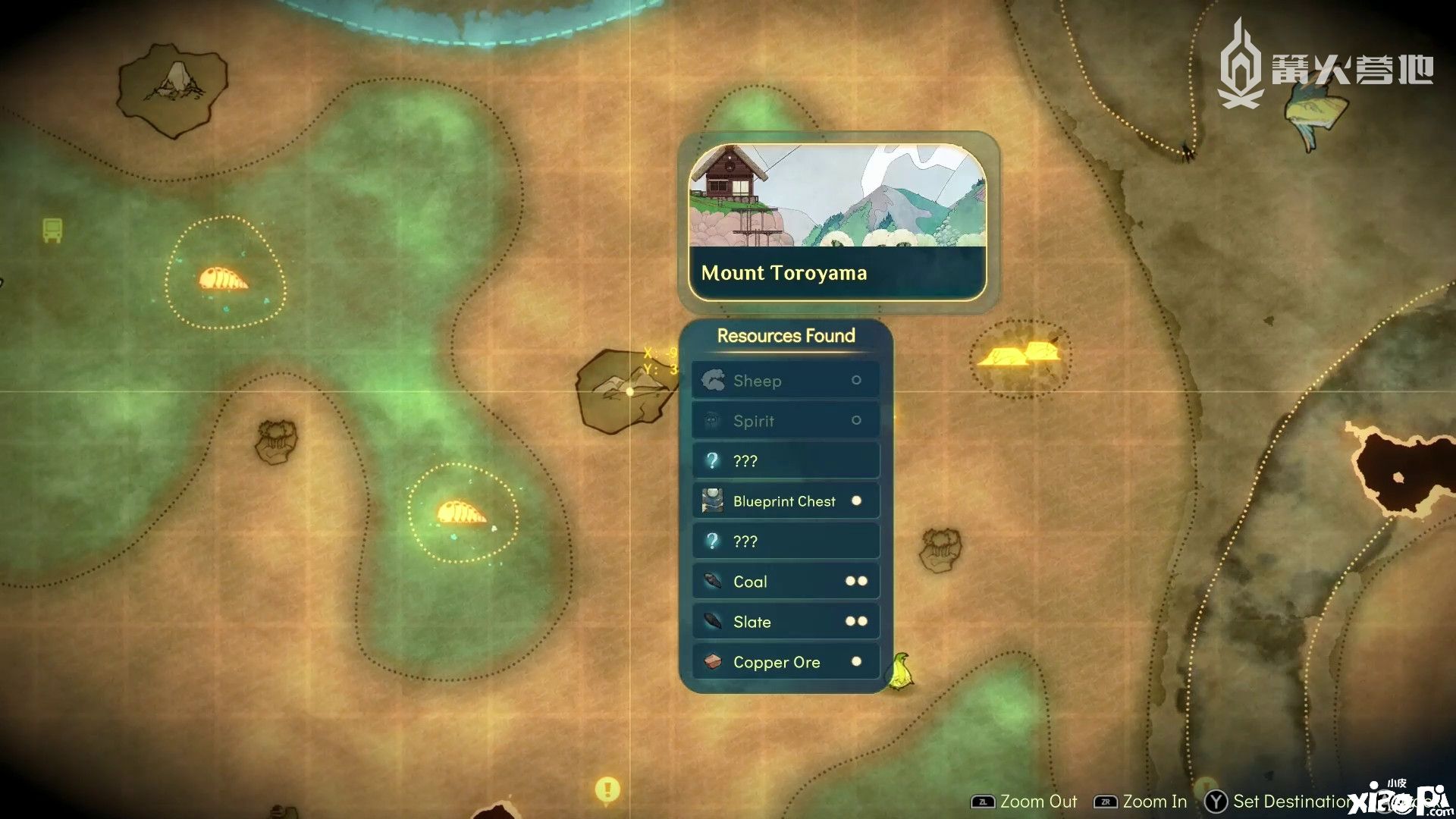Click the Slate resource entry
This screenshot has height=819, width=1456.
click(x=786, y=622)
